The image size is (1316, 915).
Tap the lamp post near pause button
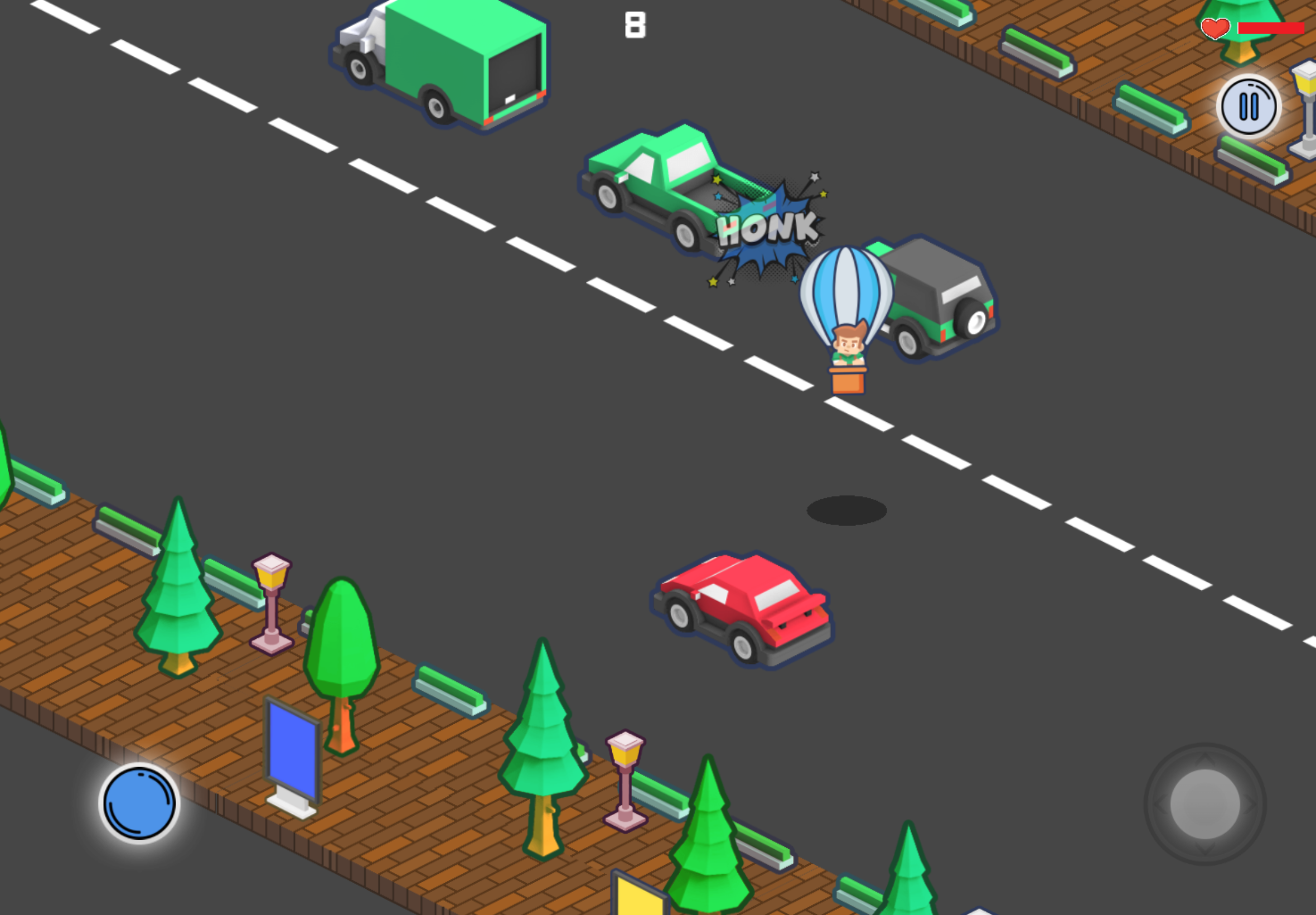coord(1308,103)
